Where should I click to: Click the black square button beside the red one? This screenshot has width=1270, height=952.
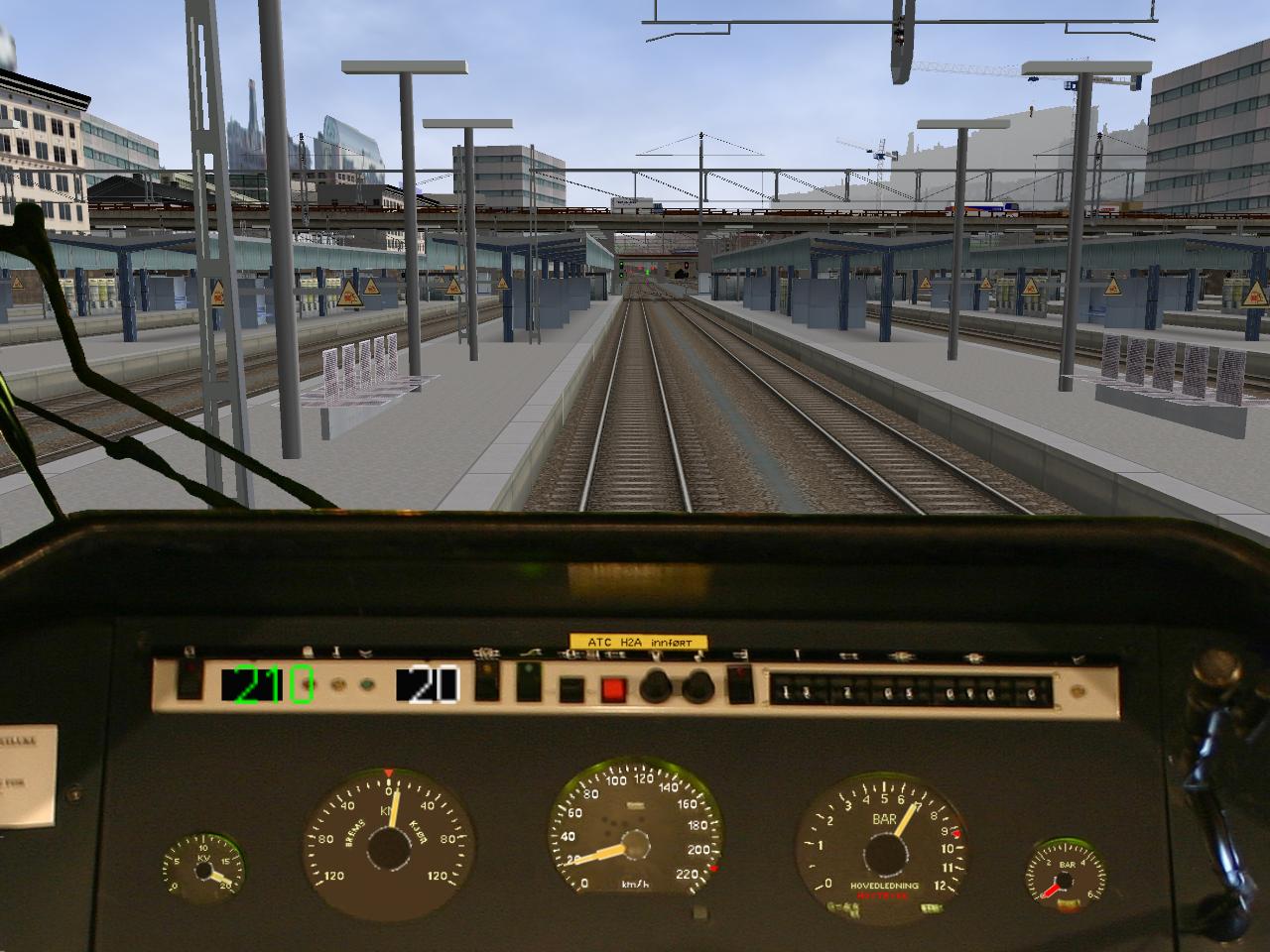(571, 689)
